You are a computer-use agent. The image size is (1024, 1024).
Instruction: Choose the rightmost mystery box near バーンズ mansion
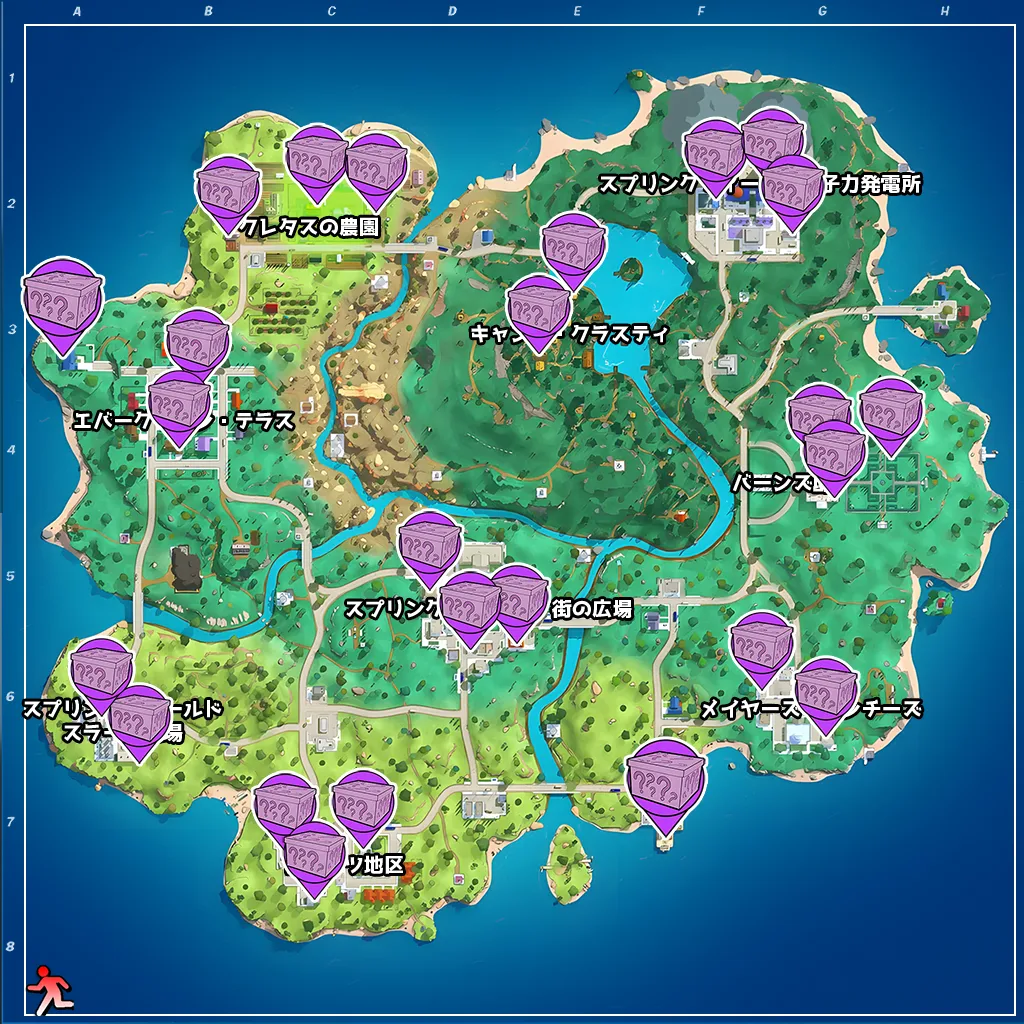click(x=890, y=410)
